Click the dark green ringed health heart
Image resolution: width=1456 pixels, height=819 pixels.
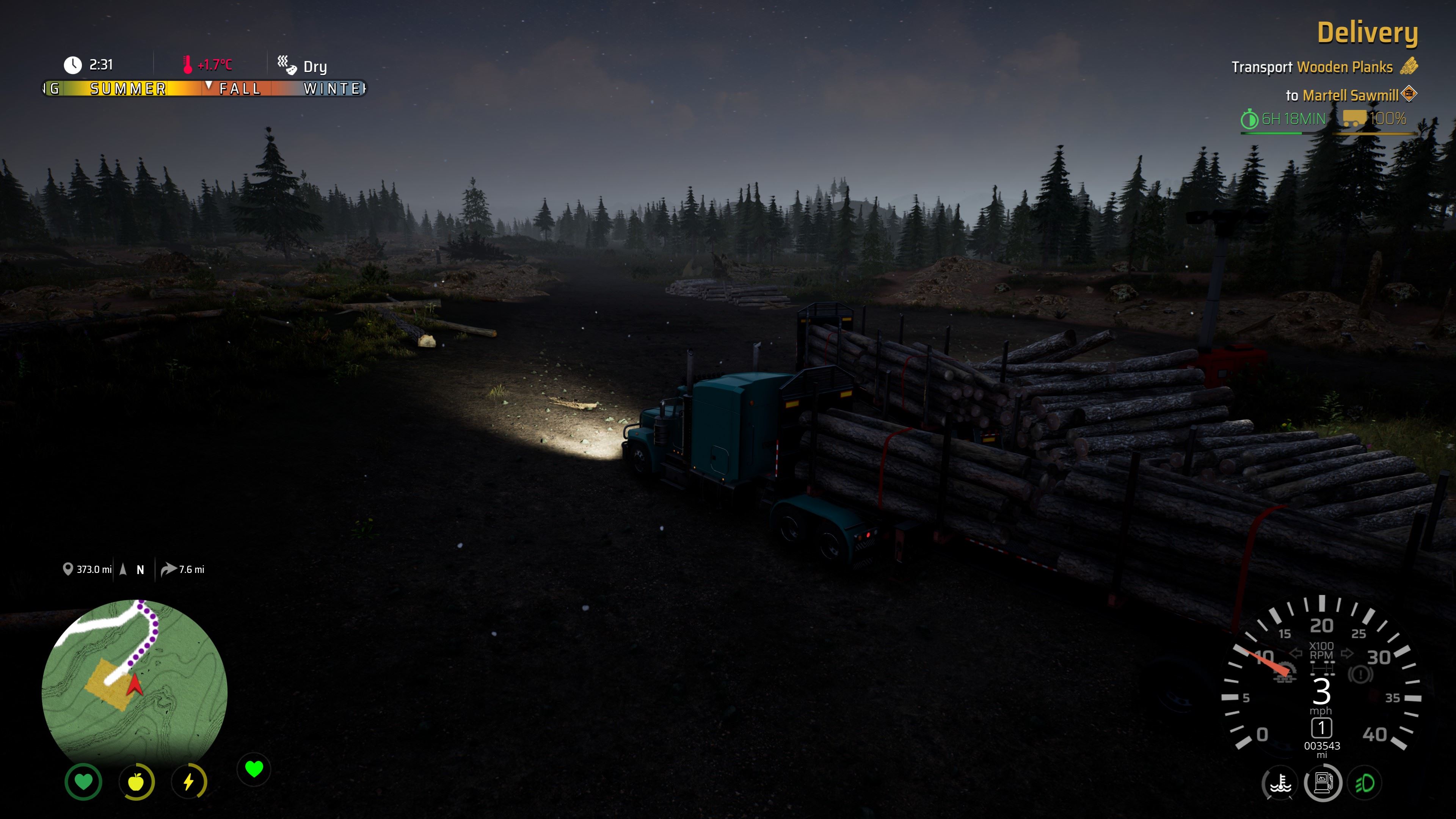(84, 782)
